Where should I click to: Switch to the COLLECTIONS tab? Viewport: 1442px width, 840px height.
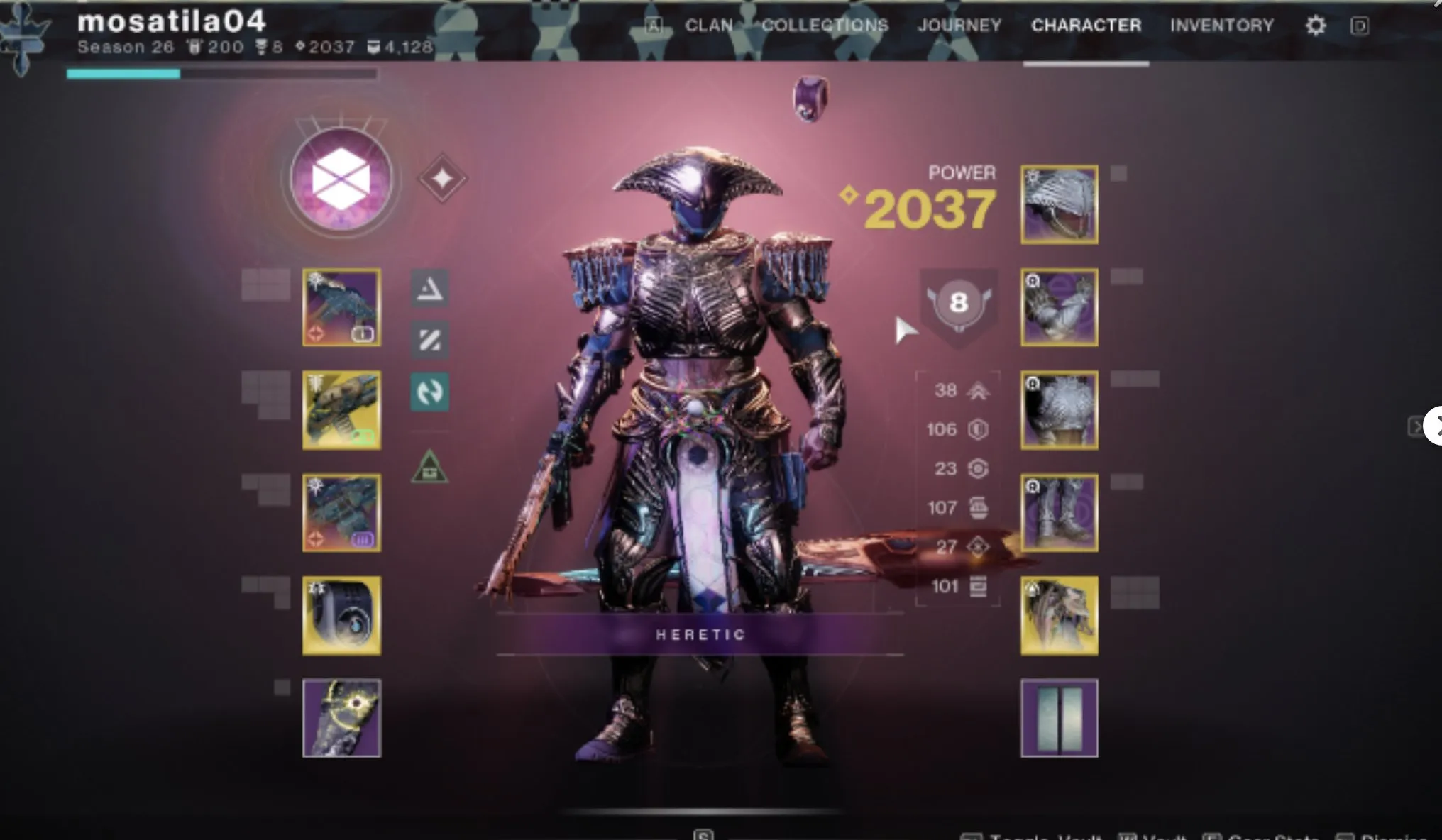pyautogui.click(x=825, y=25)
